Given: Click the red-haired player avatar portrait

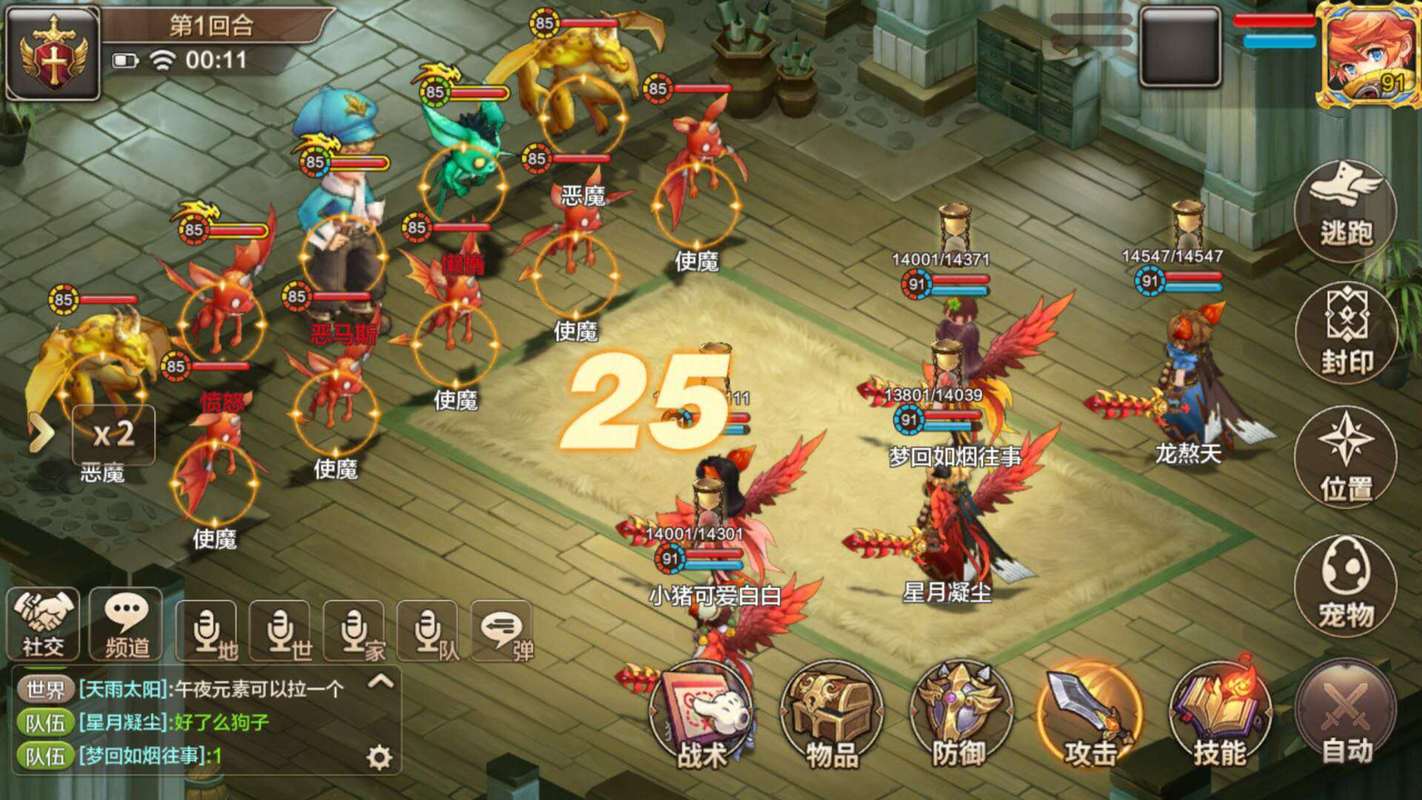Looking at the screenshot, I should 1368,52.
